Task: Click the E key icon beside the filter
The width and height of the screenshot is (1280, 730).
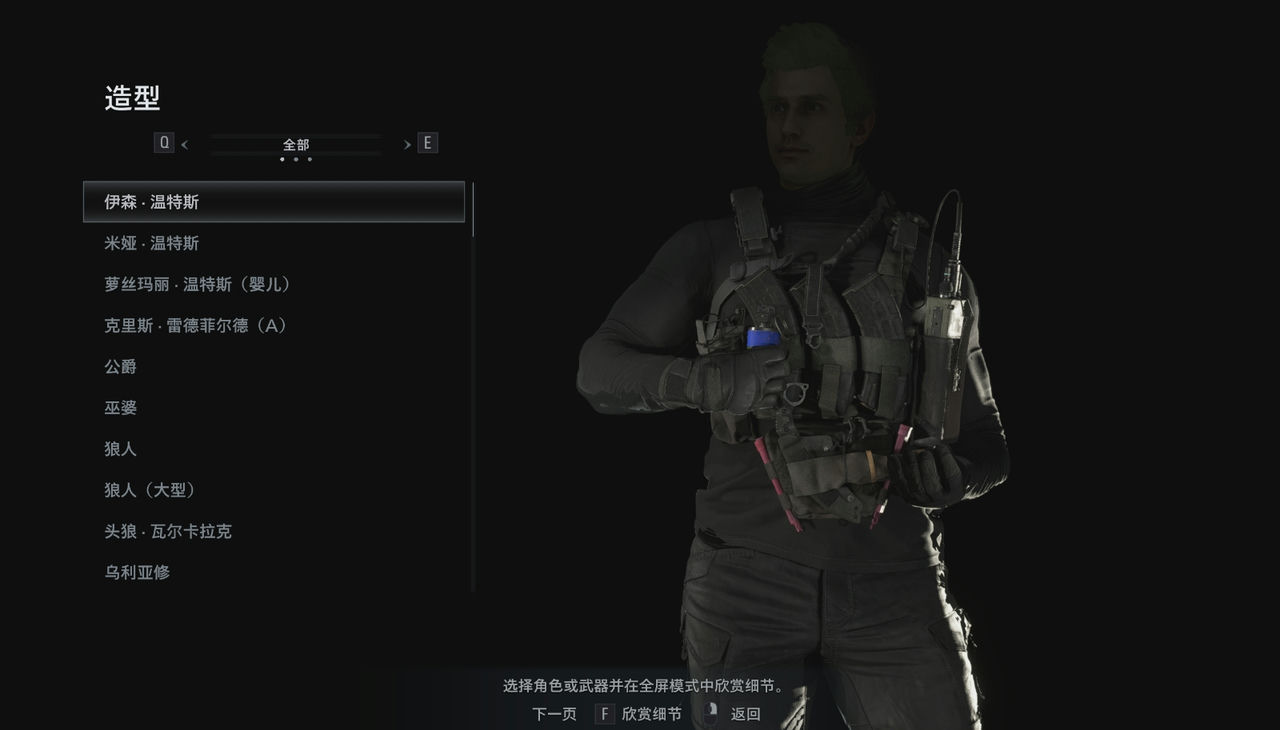Action: coord(427,142)
